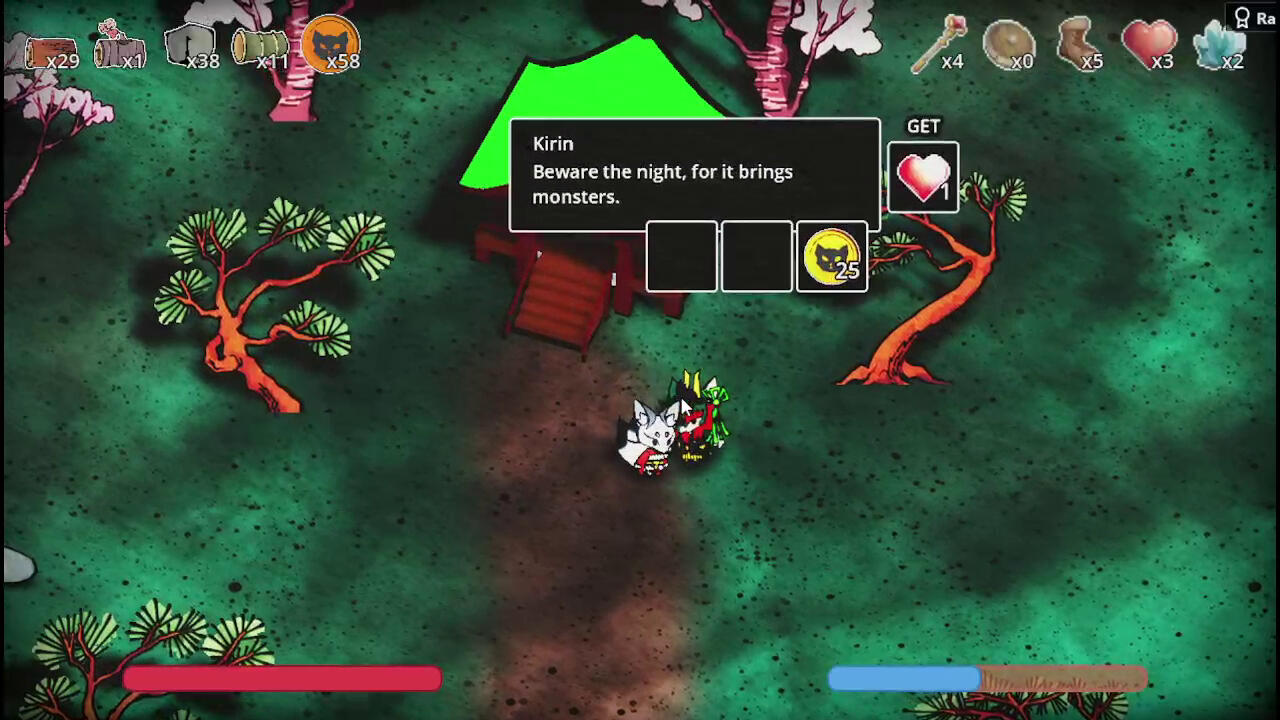Select the blue crystal cluster icon
This screenshot has width=1280, height=720.
[x=1219, y=46]
